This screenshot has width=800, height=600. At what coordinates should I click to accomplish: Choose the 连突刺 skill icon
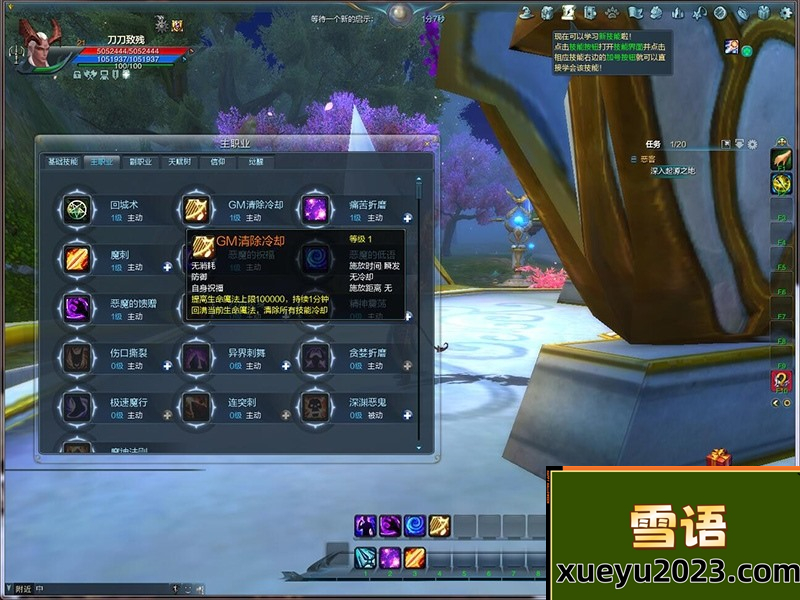[196, 407]
